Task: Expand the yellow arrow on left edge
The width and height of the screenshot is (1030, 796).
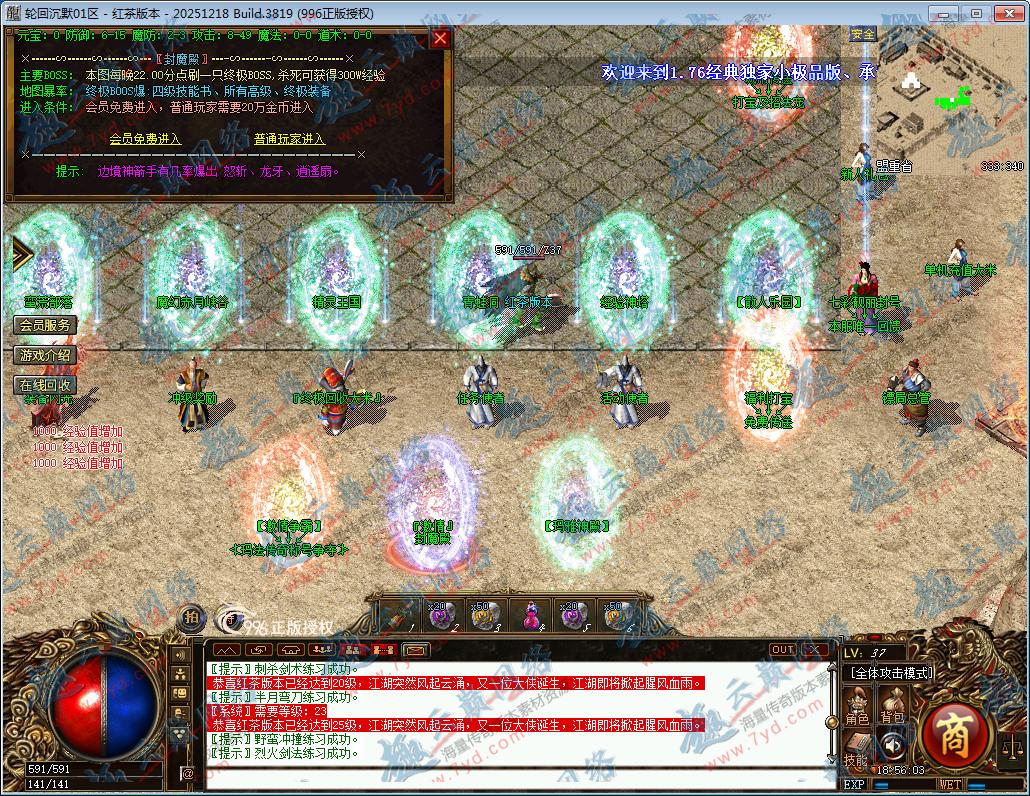Action: point(21,253)
